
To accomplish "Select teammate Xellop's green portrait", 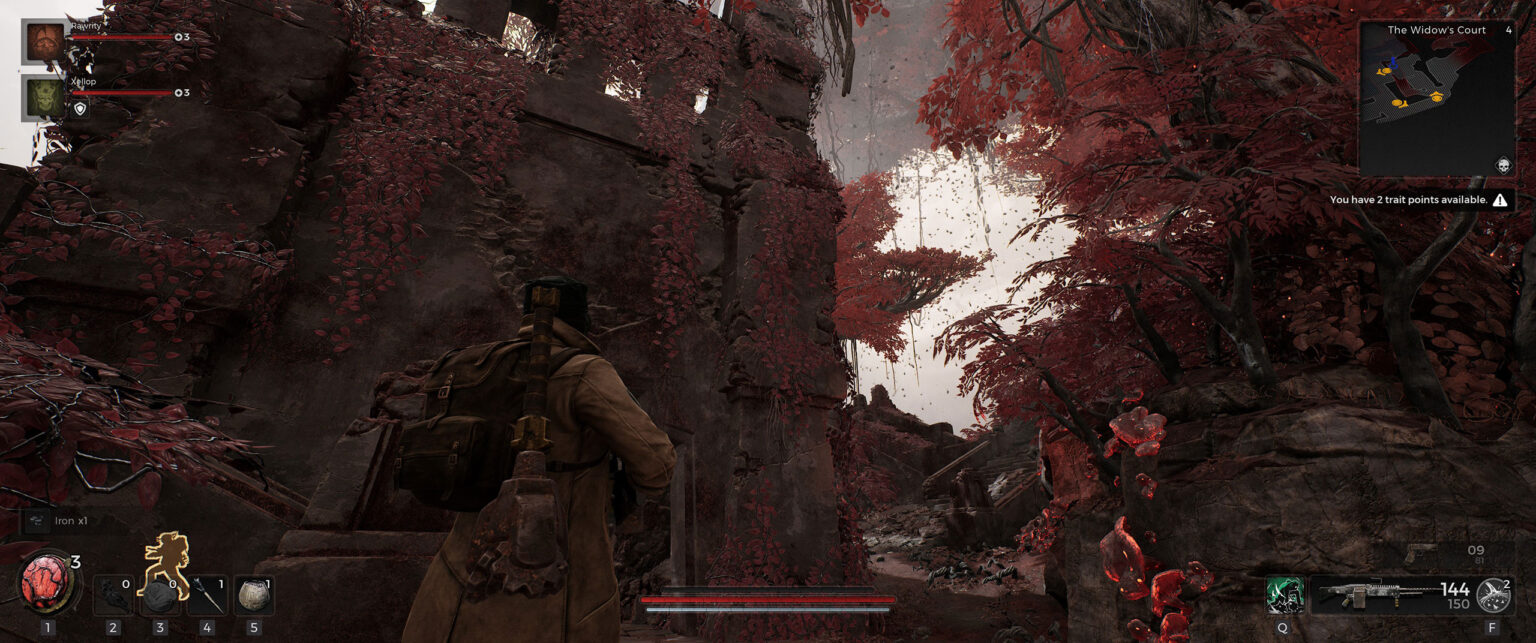I will click(x=42, y=98).
